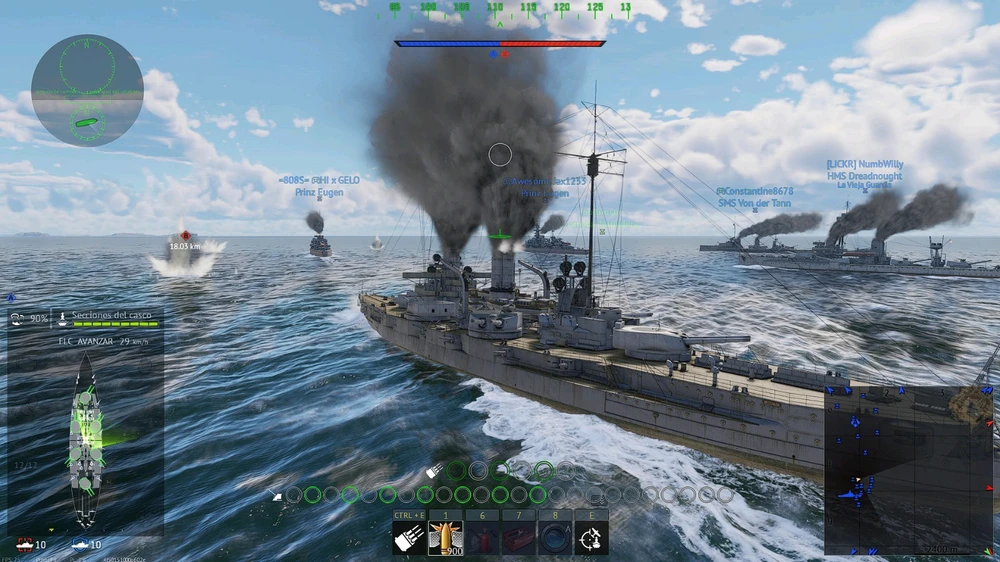Click the multi-barrel weapon selection icon

[x=409, y=538]
